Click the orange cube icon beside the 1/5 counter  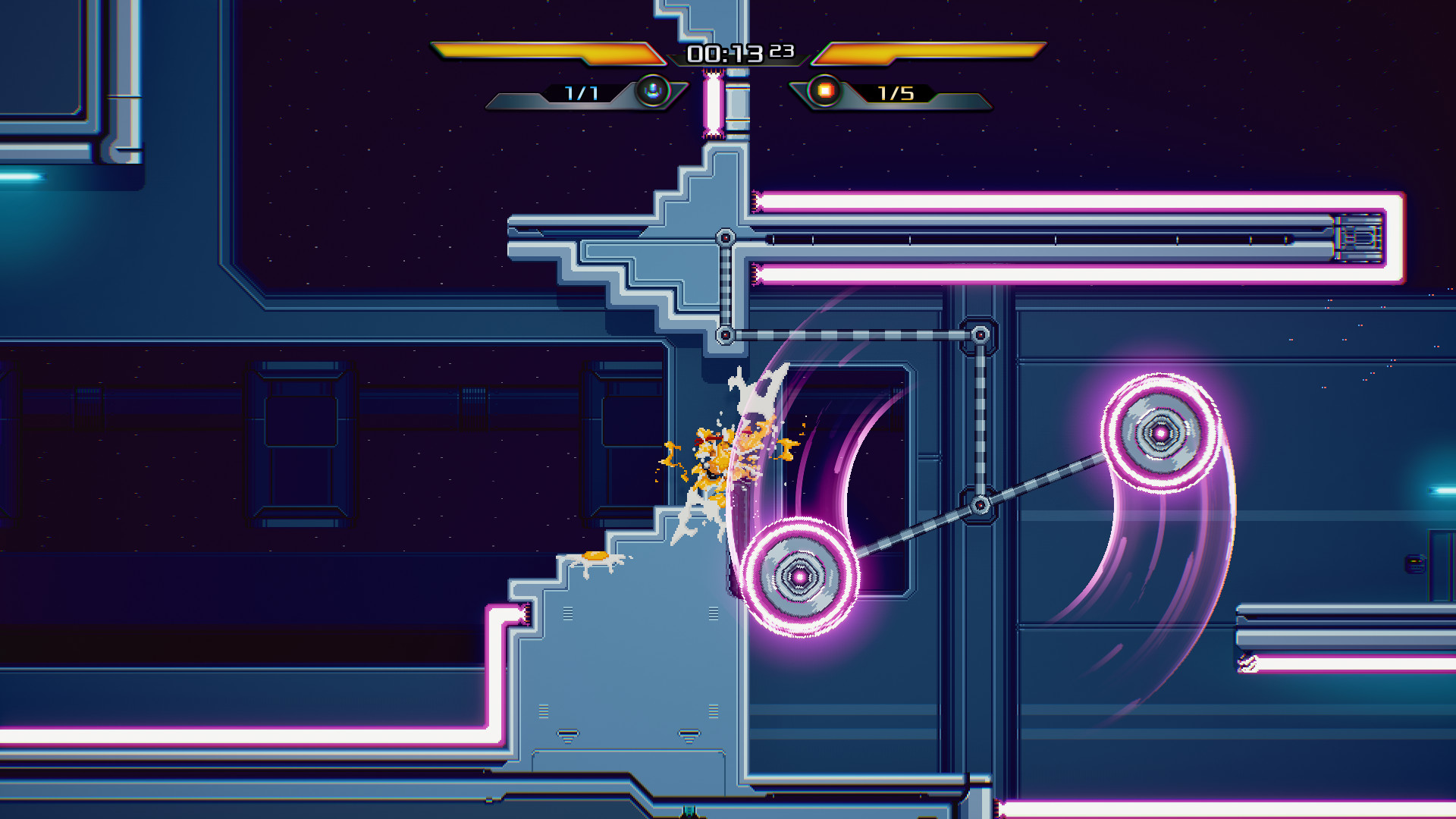pos(825,93)
